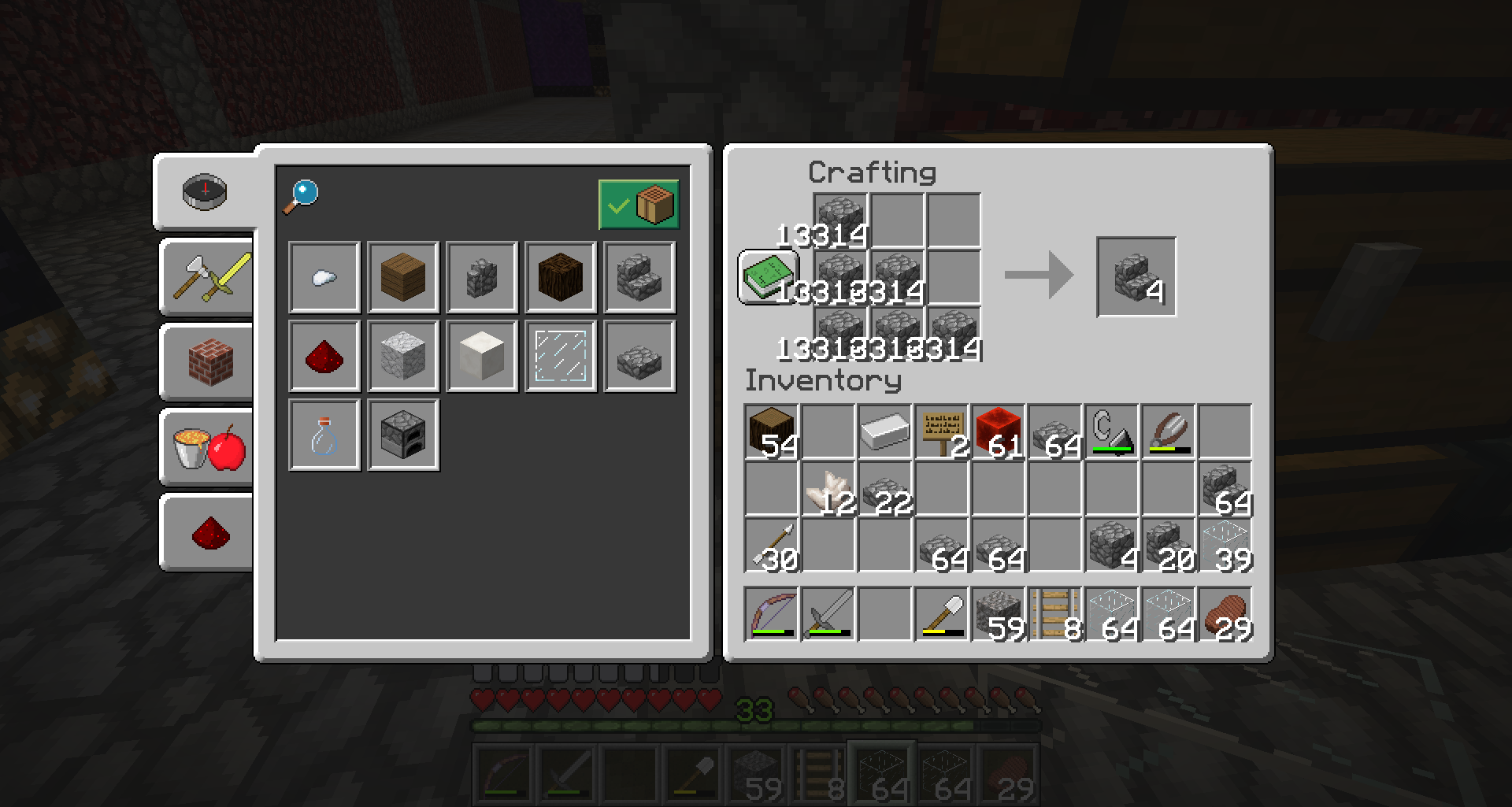Click the magnifying glass search field
The width and height of the screenshot is (1512, 807).
(302, 196)
